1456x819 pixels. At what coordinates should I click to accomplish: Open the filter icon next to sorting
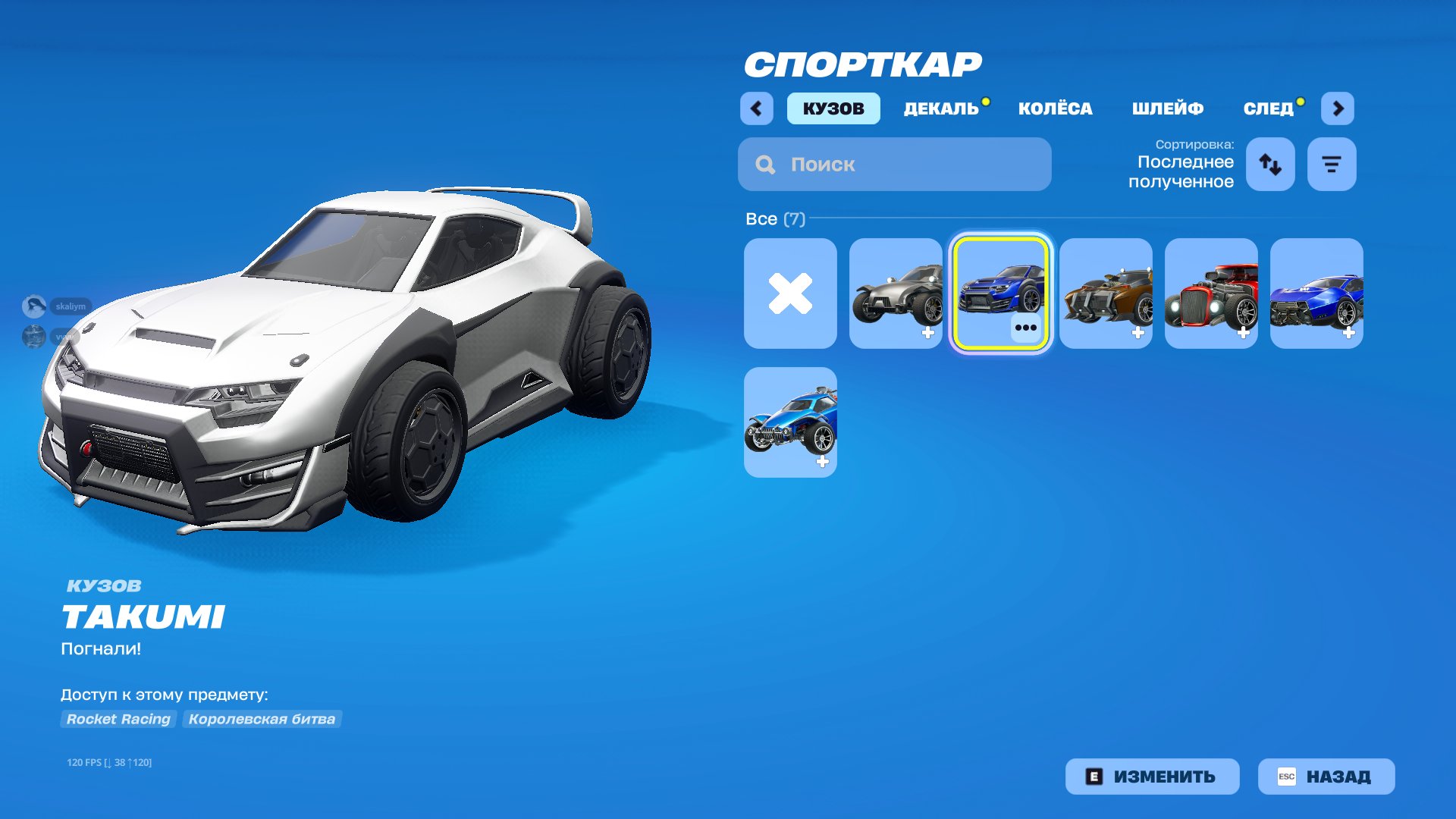coord(1332,163)
